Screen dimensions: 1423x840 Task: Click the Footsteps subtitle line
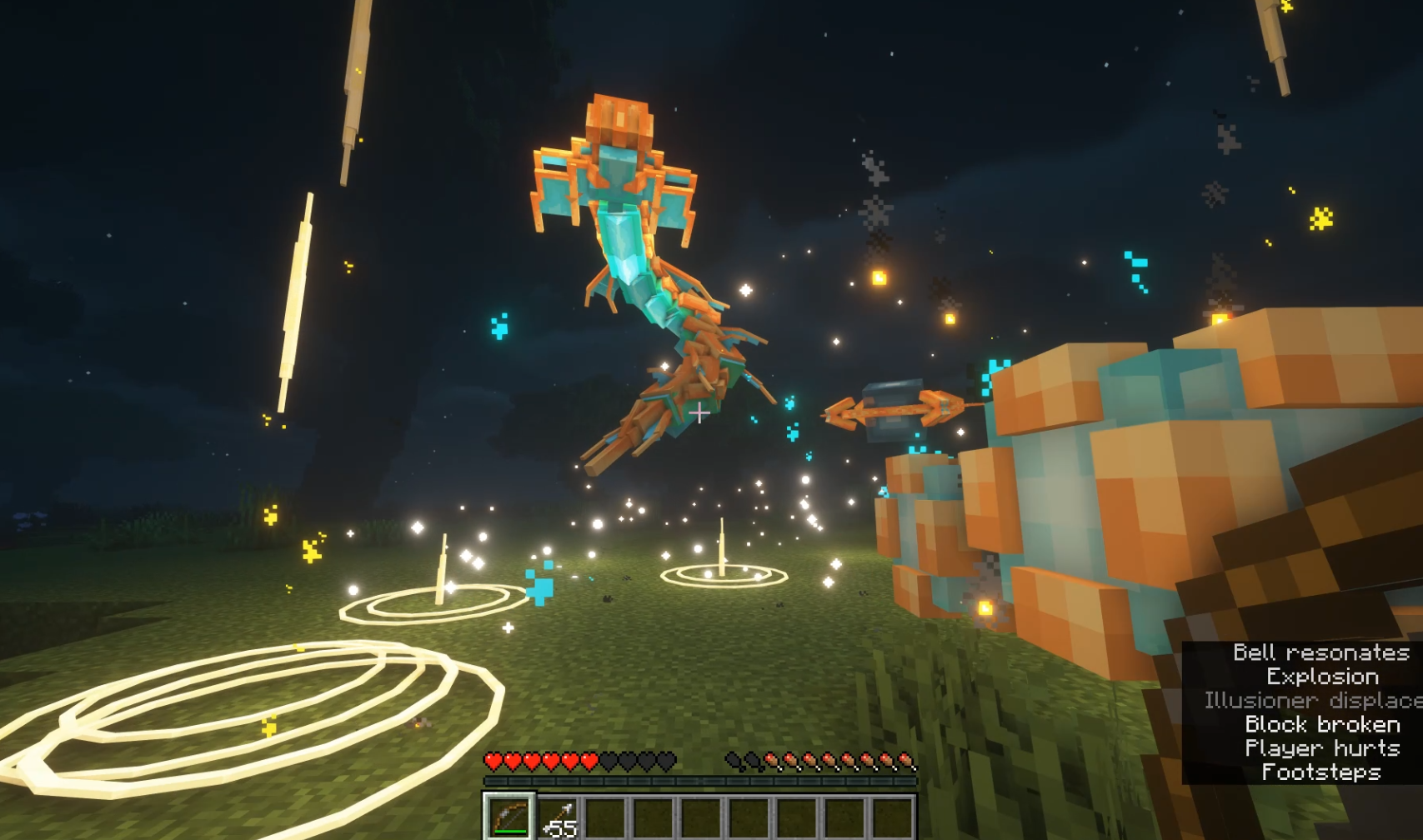coord(1321,773)
